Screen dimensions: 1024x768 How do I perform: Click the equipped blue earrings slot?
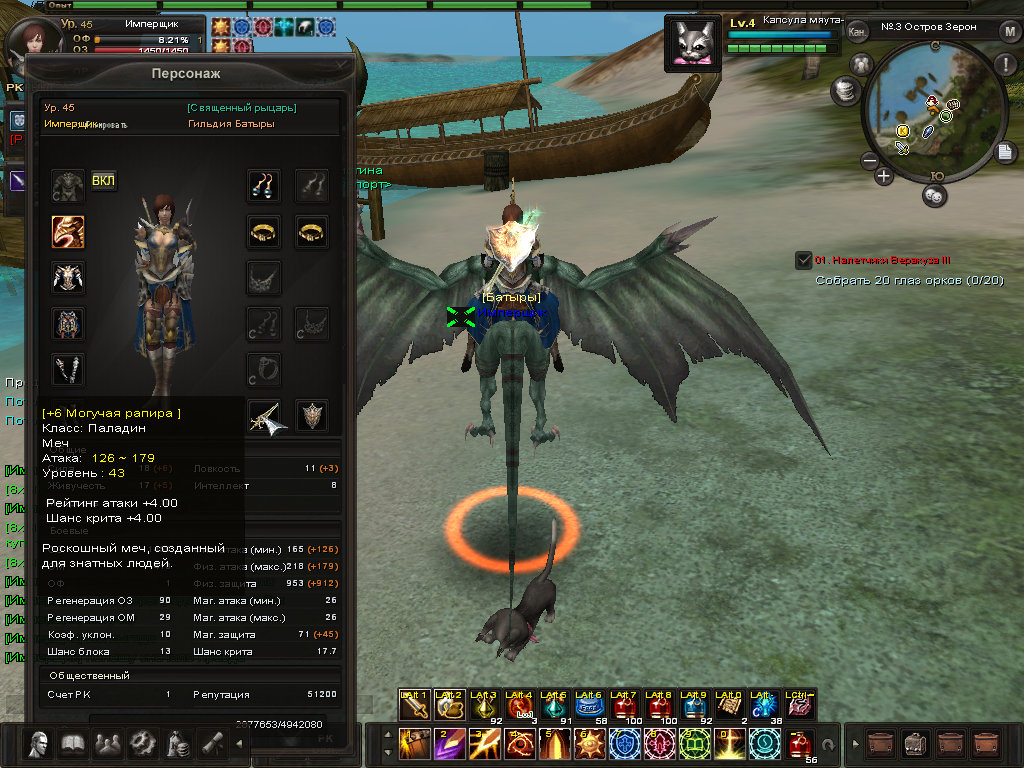[x=265, y=185]
